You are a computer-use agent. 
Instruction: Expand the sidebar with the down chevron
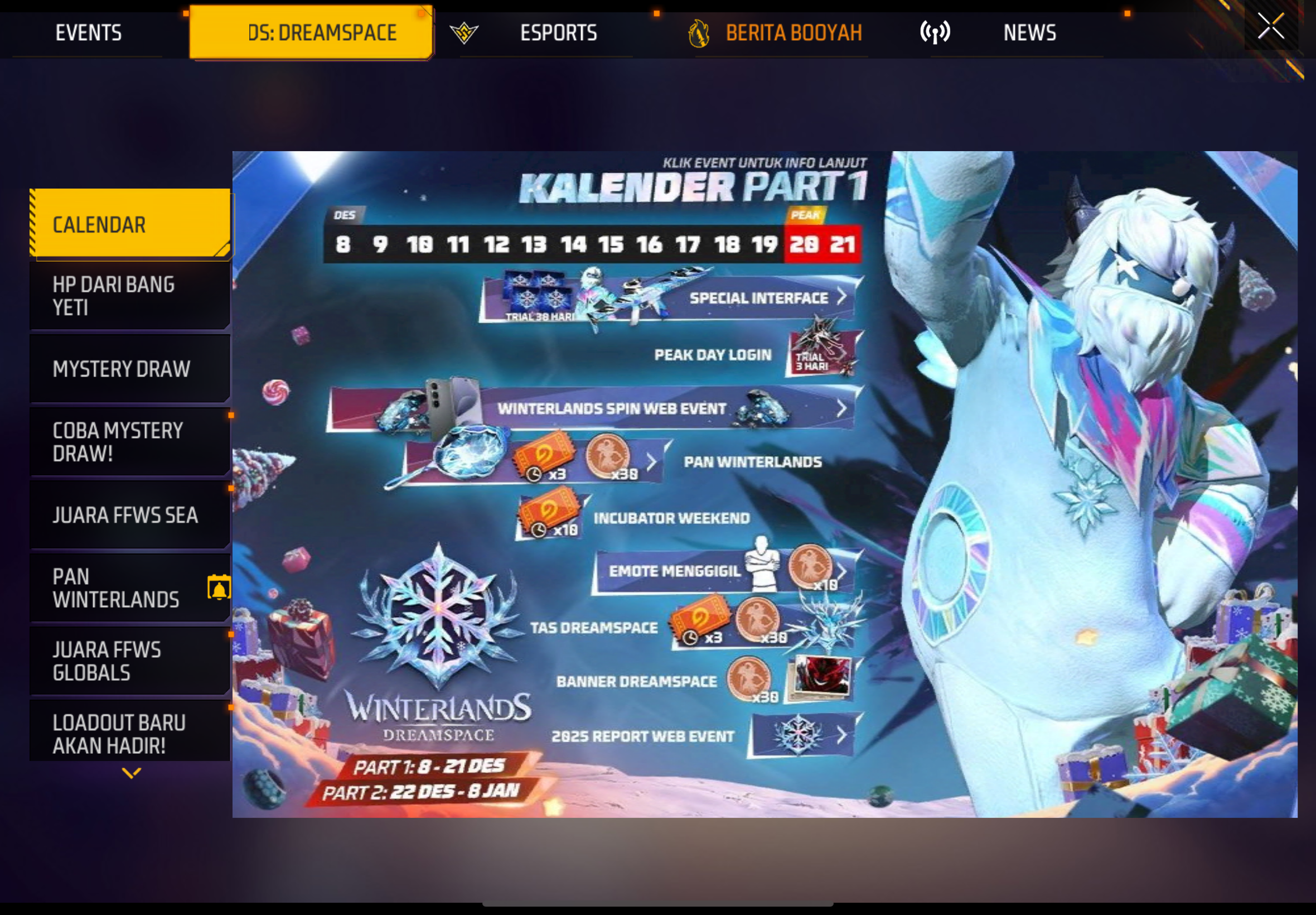[x=130, y=774]
